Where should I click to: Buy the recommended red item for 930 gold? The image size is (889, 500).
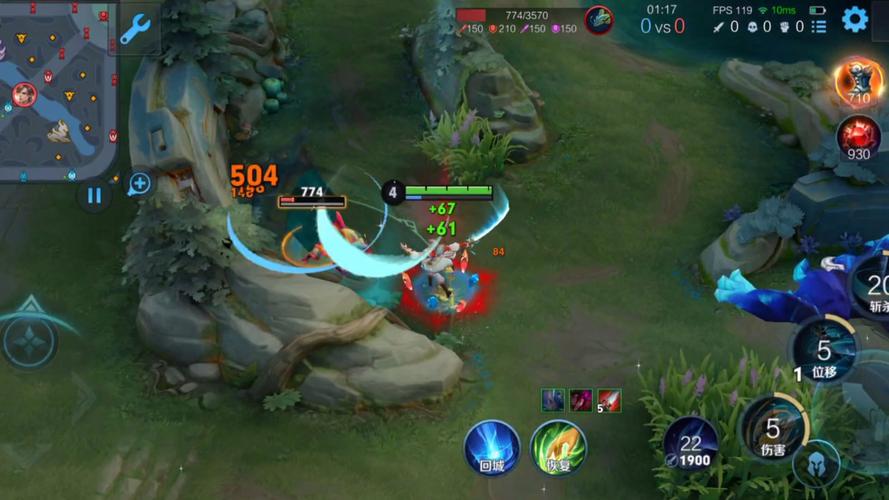coord(858,138)
